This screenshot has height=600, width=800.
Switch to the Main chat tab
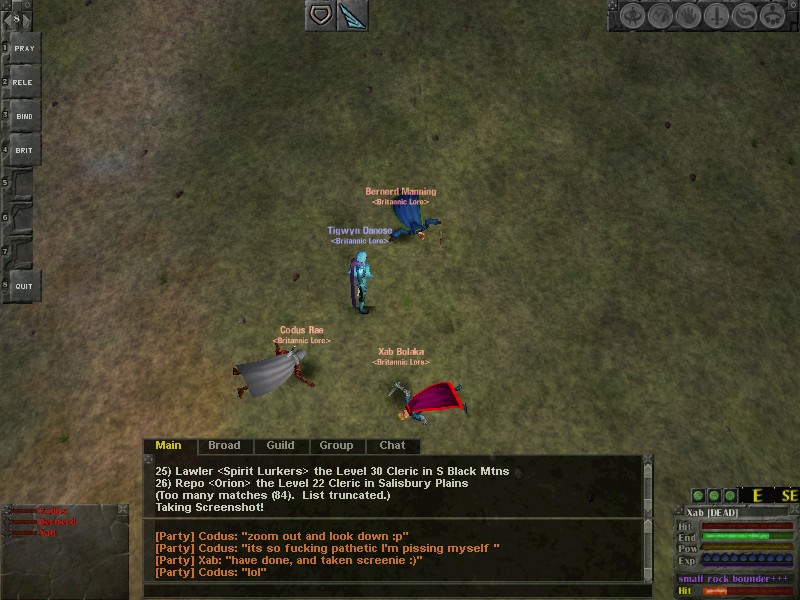(169, 446)
